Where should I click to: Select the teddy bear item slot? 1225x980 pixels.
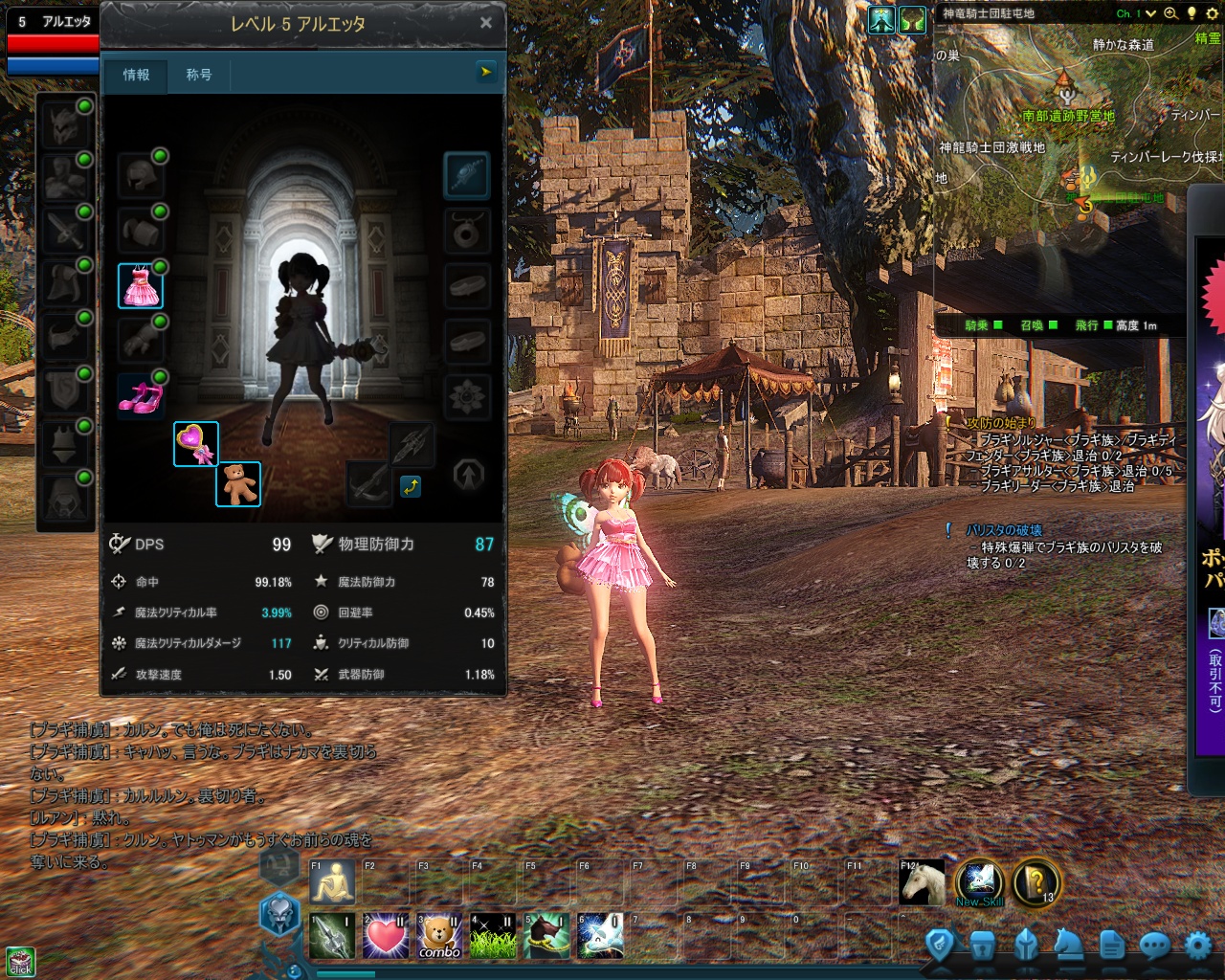(x=237, y=483)
